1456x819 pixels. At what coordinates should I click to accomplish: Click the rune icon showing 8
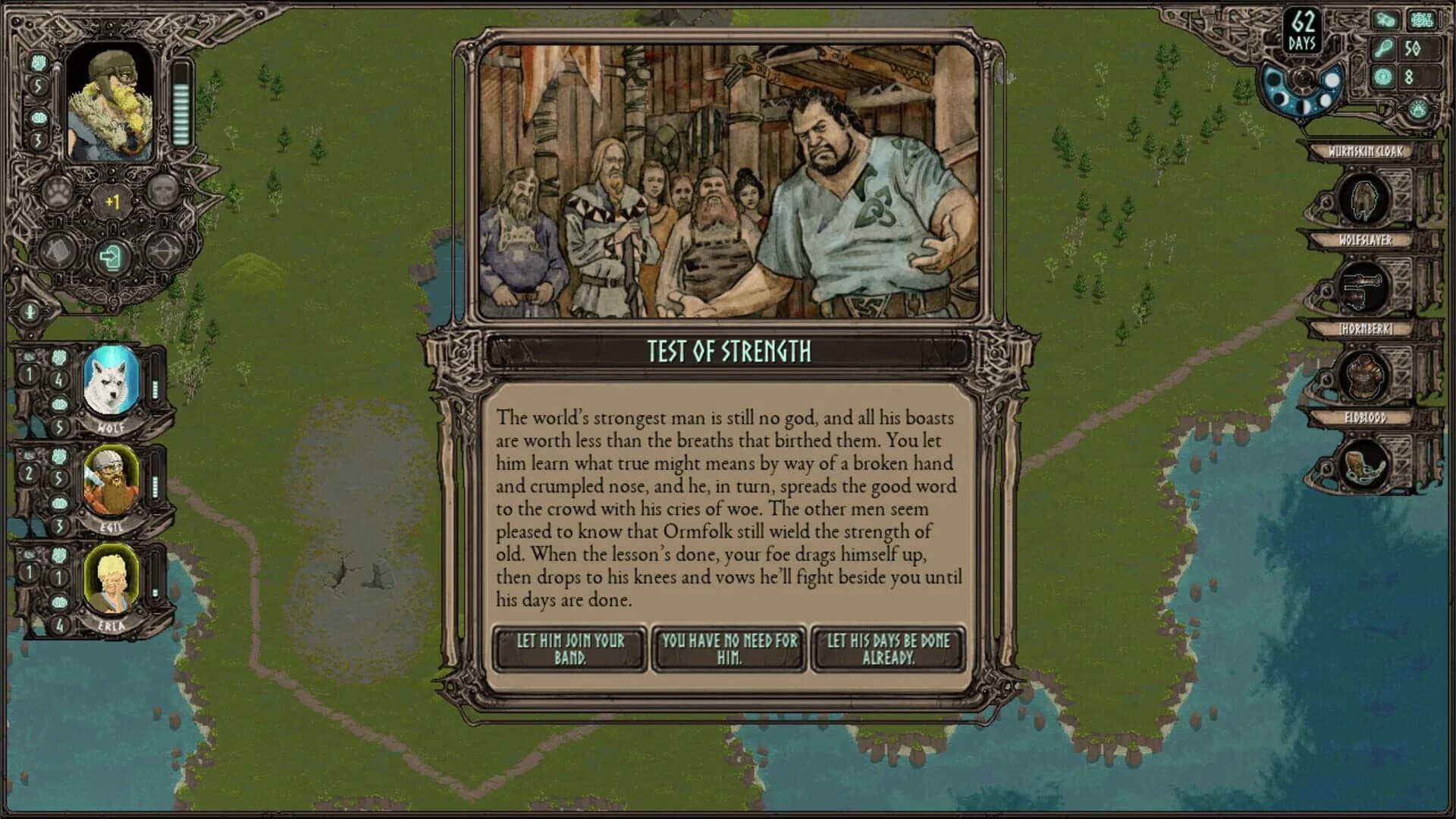click(1382, 77)
